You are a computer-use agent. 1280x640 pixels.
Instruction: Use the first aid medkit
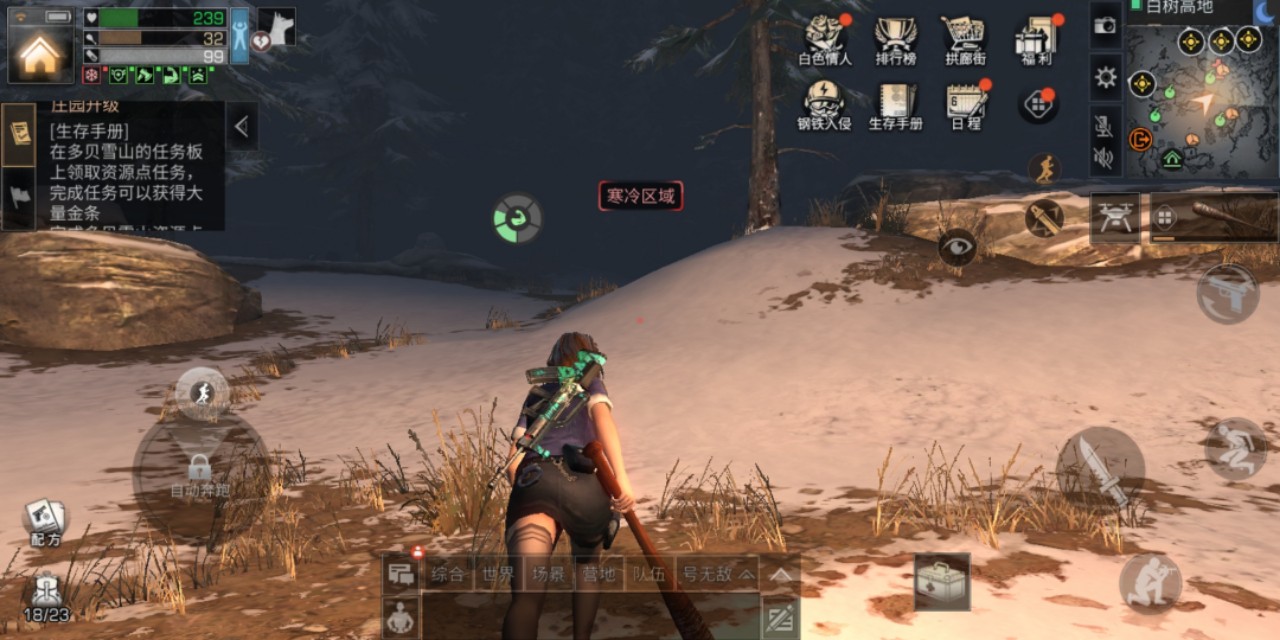coord(942,581)
